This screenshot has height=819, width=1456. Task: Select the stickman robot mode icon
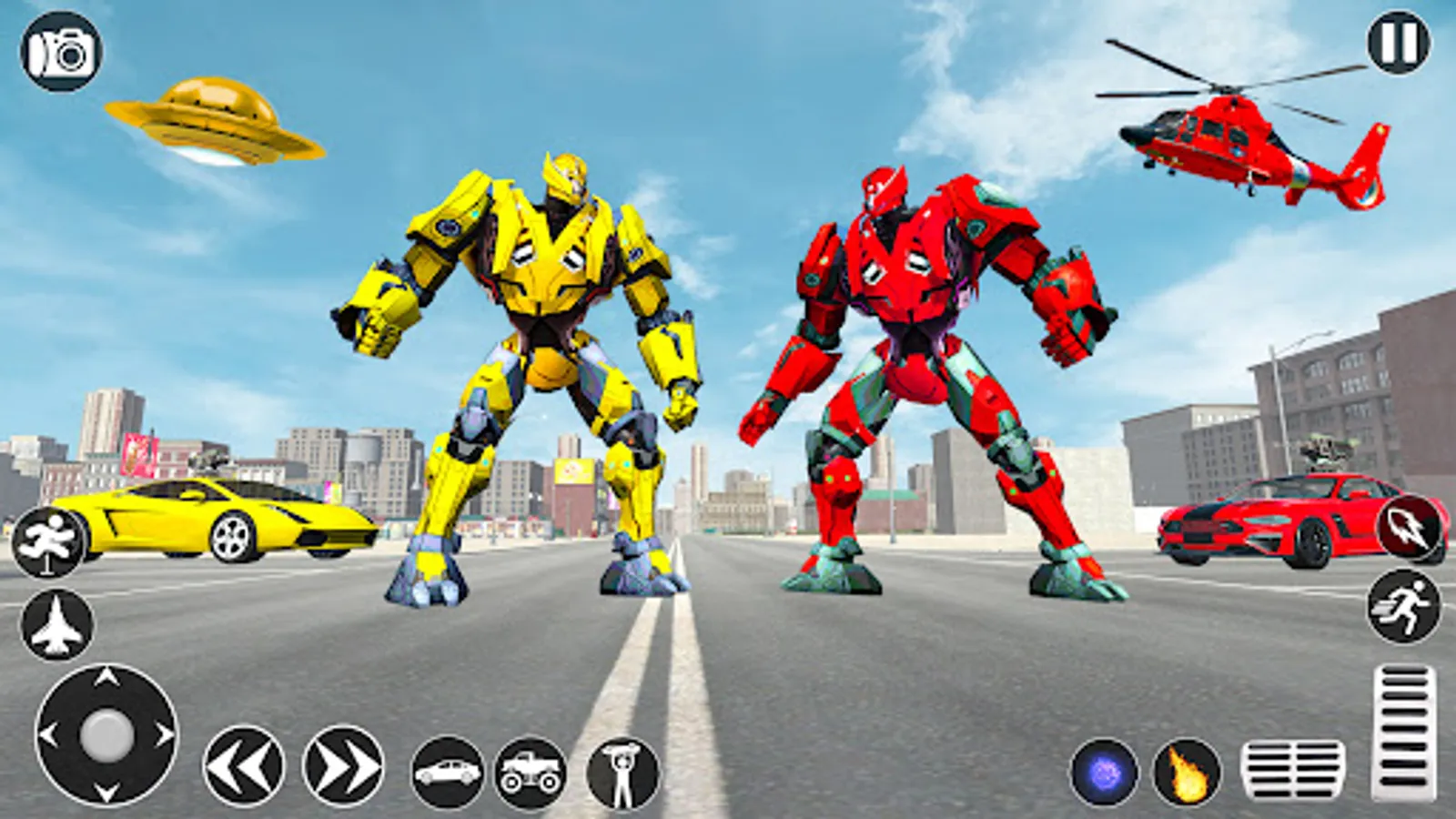click(x=620, y=770)
